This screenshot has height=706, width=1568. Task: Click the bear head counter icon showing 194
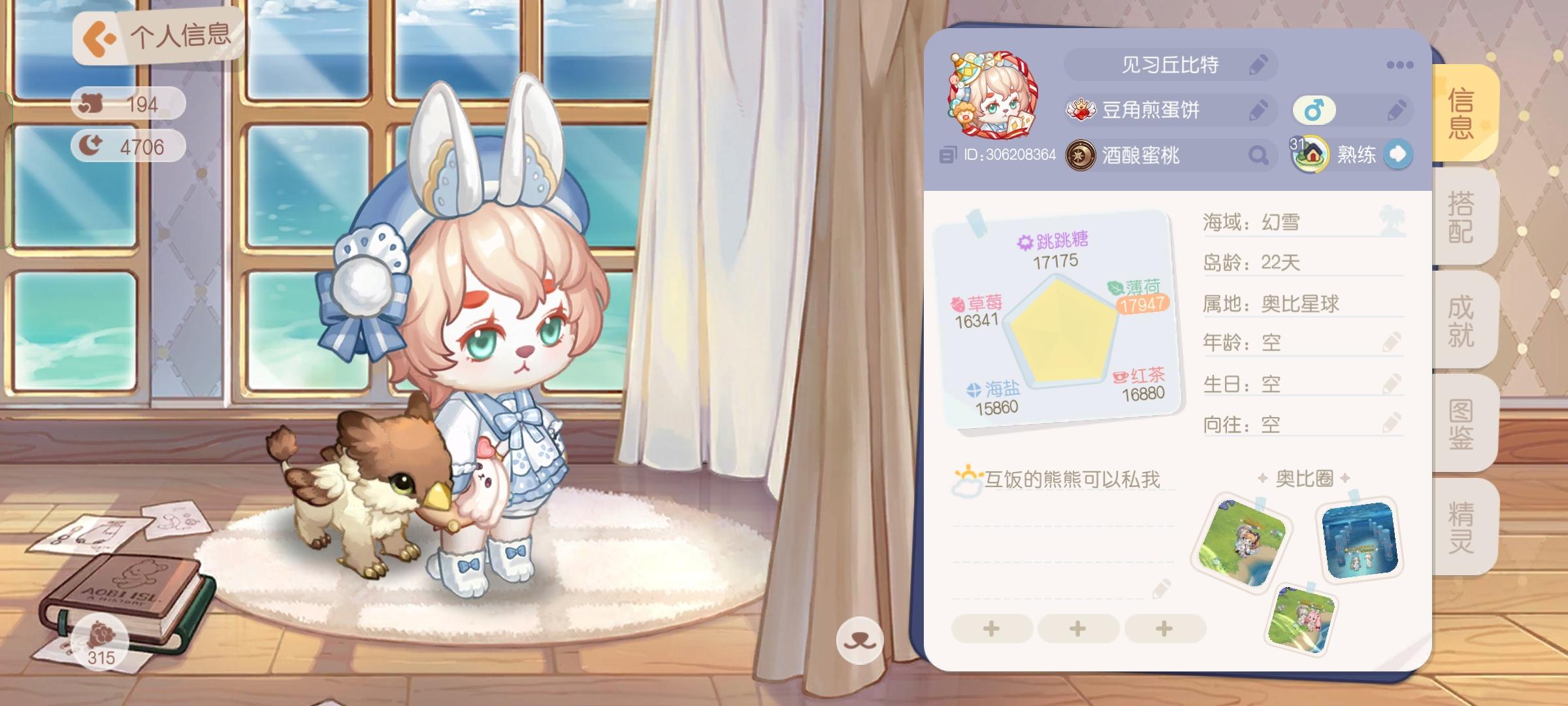[93, 103]
